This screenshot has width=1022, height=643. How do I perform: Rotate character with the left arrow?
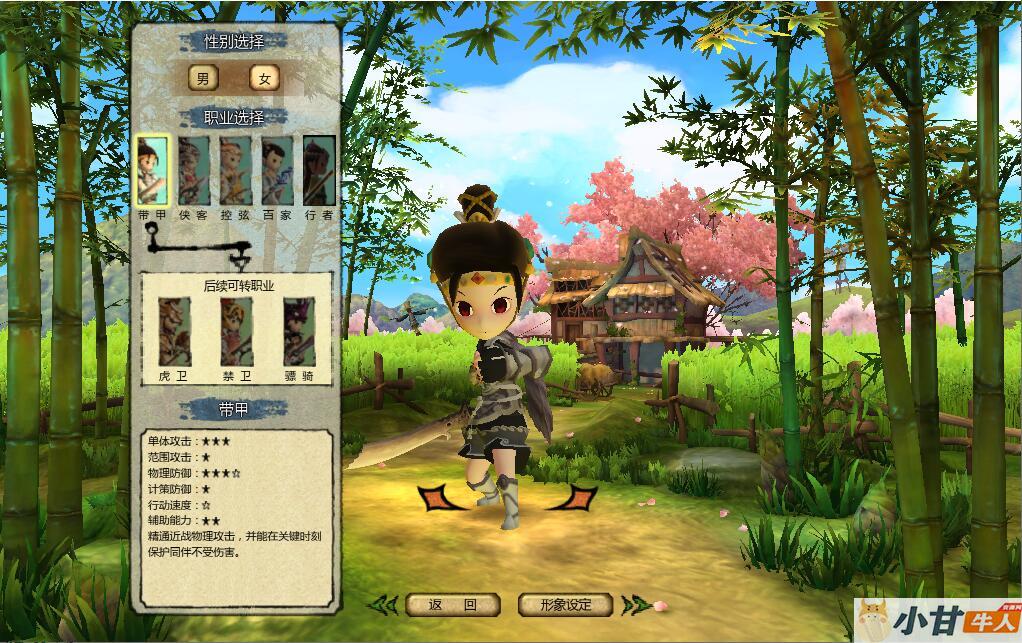click(437, 497)
